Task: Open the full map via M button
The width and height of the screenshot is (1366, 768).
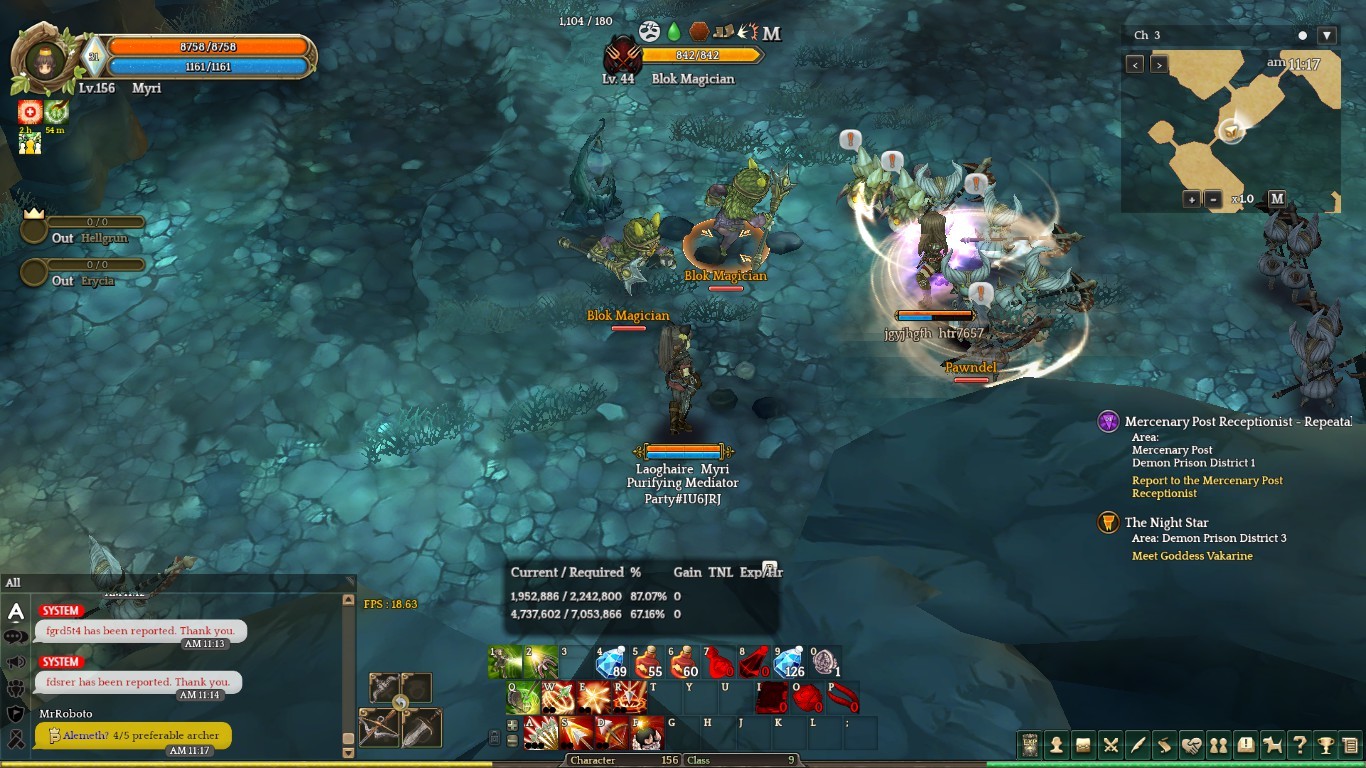Action: (1277, 199)
